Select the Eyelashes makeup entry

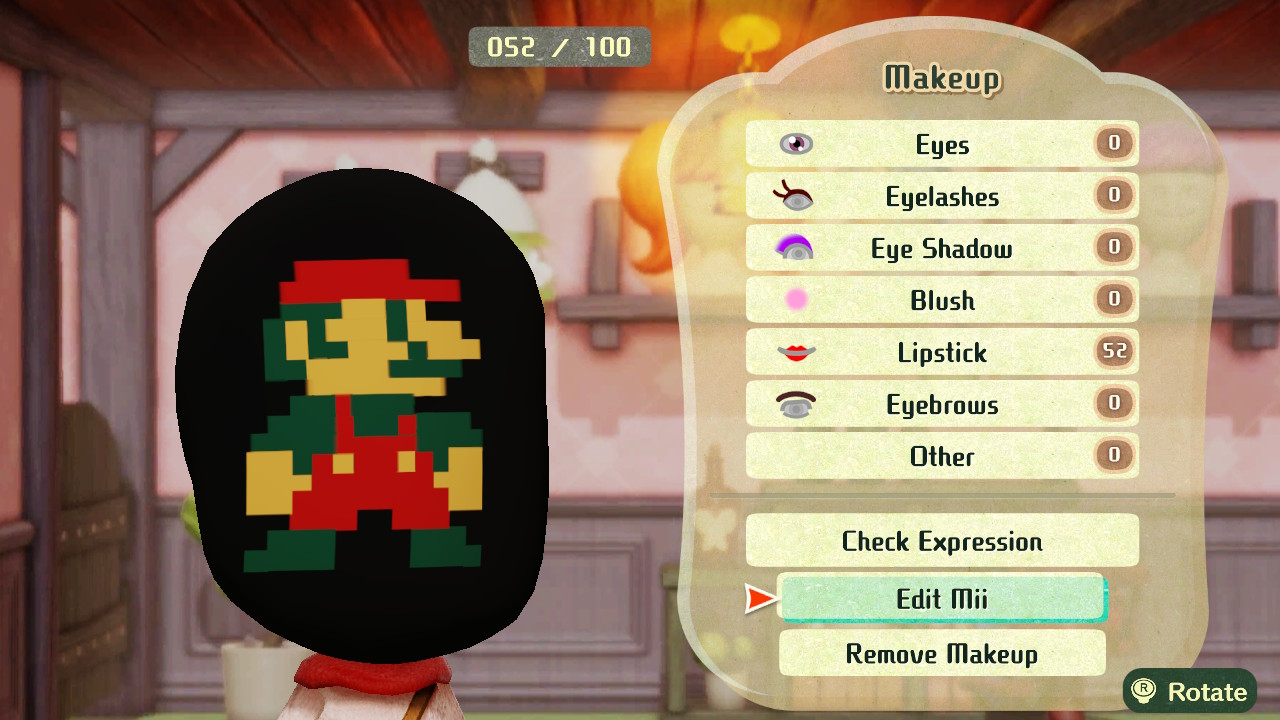click(x=941, y=197)
